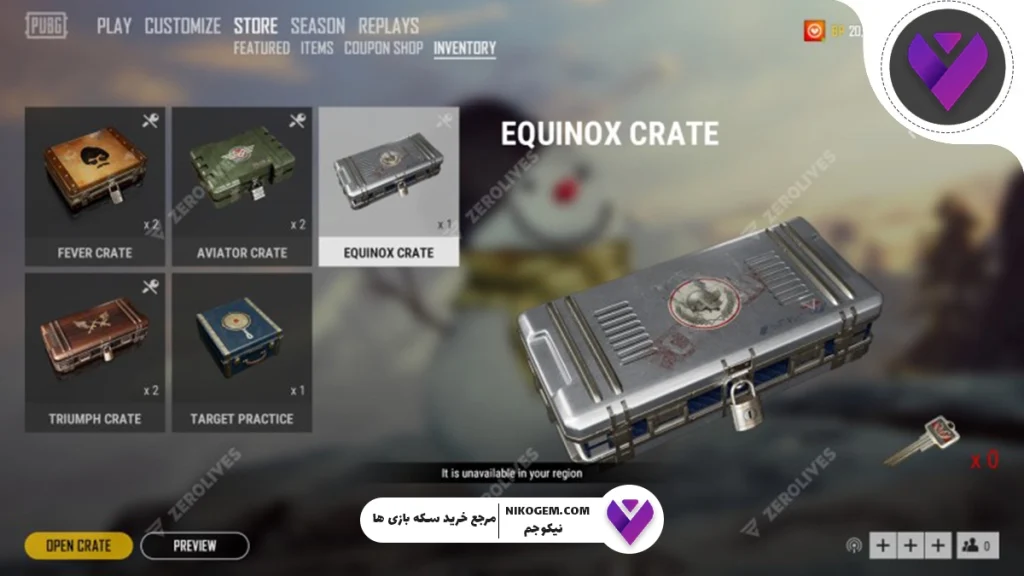Switch to the Items tab
The image size is (1024, 576).
tap(317, 48)
